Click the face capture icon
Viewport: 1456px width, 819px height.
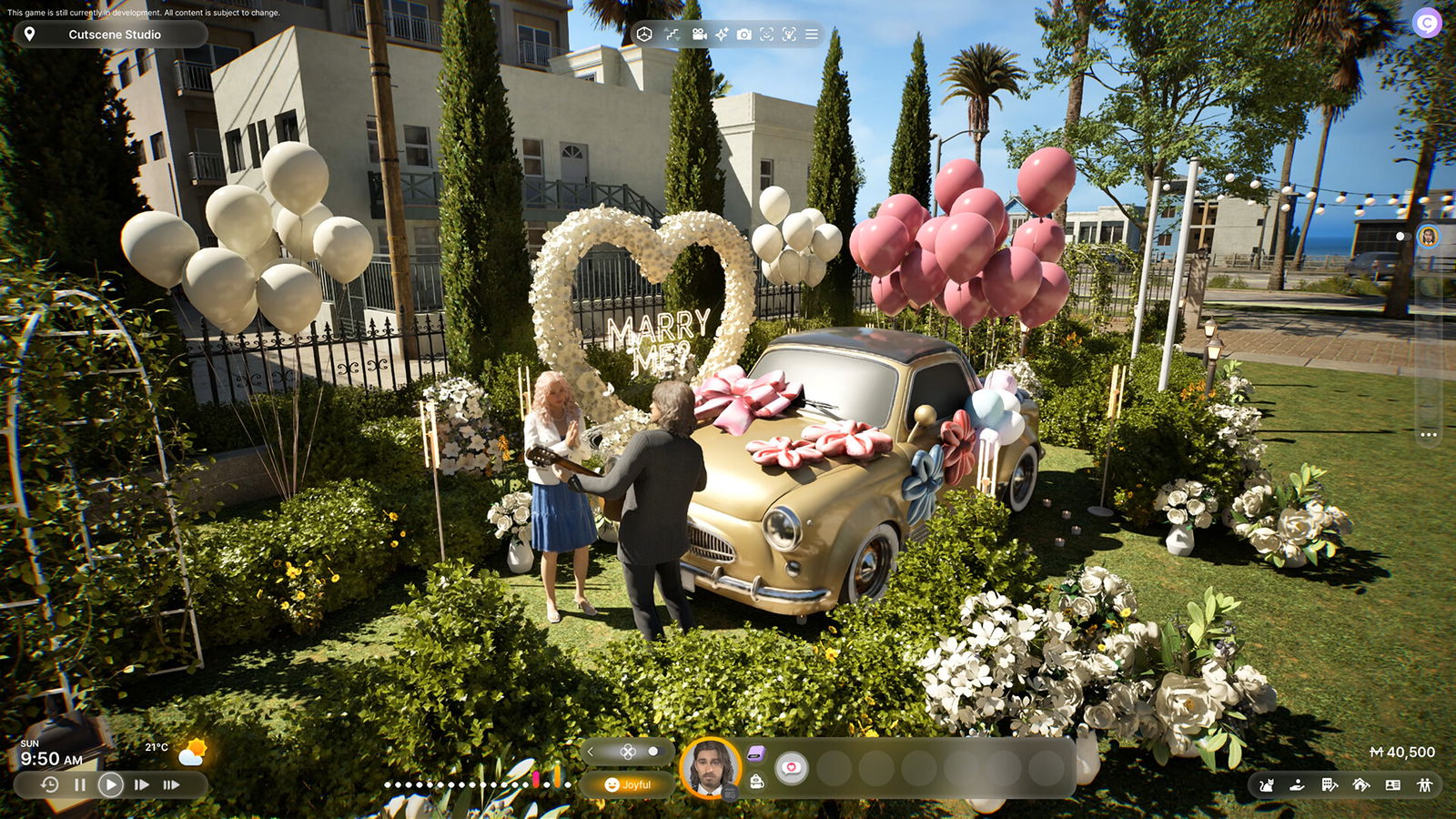(767, 35)
